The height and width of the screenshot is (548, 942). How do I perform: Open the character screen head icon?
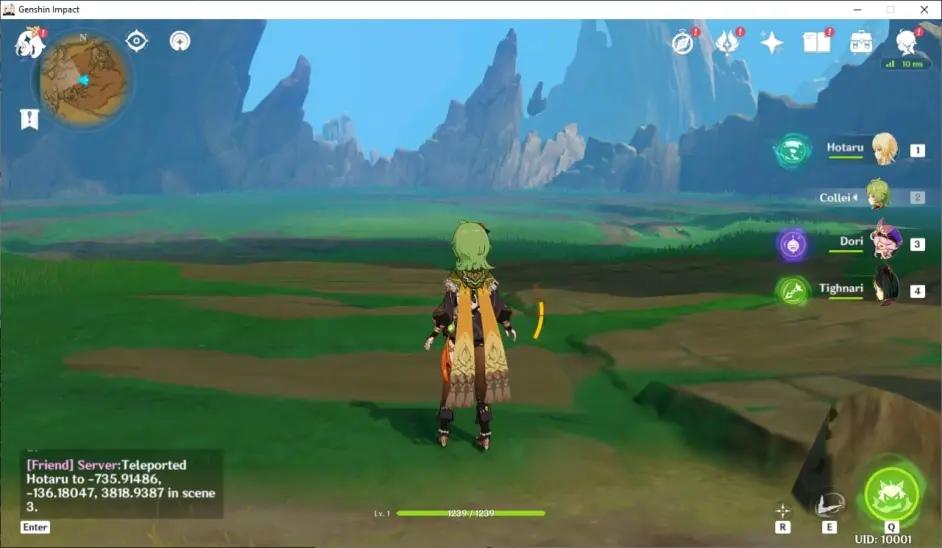(x=906, y=41)
